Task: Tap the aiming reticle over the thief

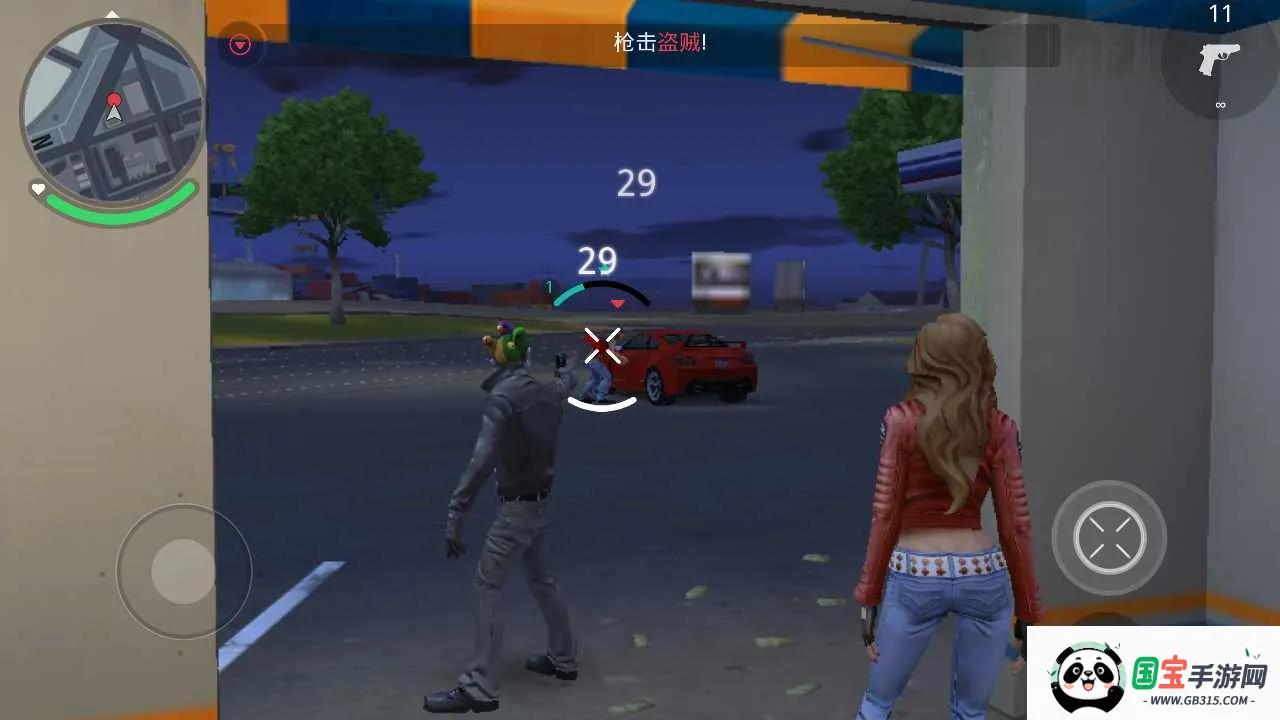Action: click(x=601, y=345)
